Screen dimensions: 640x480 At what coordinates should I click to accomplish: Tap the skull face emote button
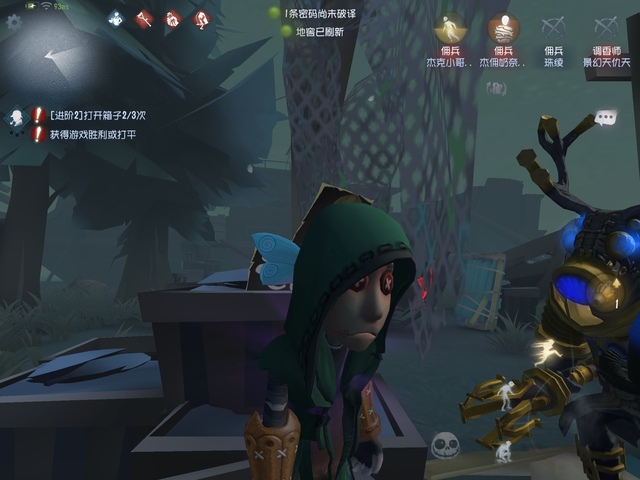[x=445, y=445]
